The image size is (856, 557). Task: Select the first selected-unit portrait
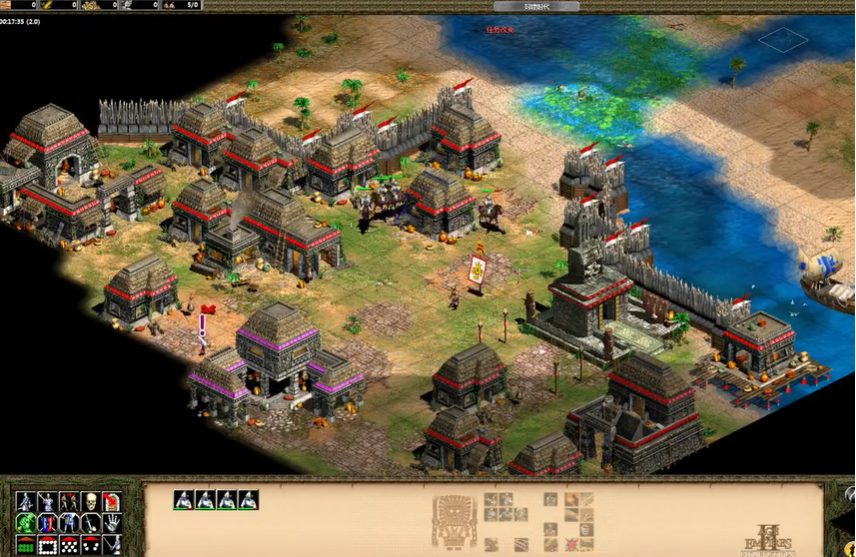point(183,500)
